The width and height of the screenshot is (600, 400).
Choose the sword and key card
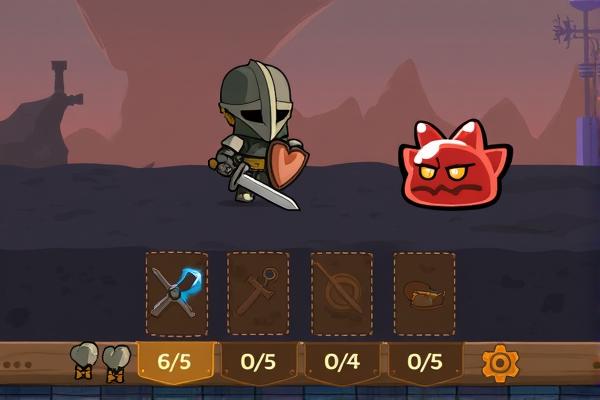(x=258, y=293)
